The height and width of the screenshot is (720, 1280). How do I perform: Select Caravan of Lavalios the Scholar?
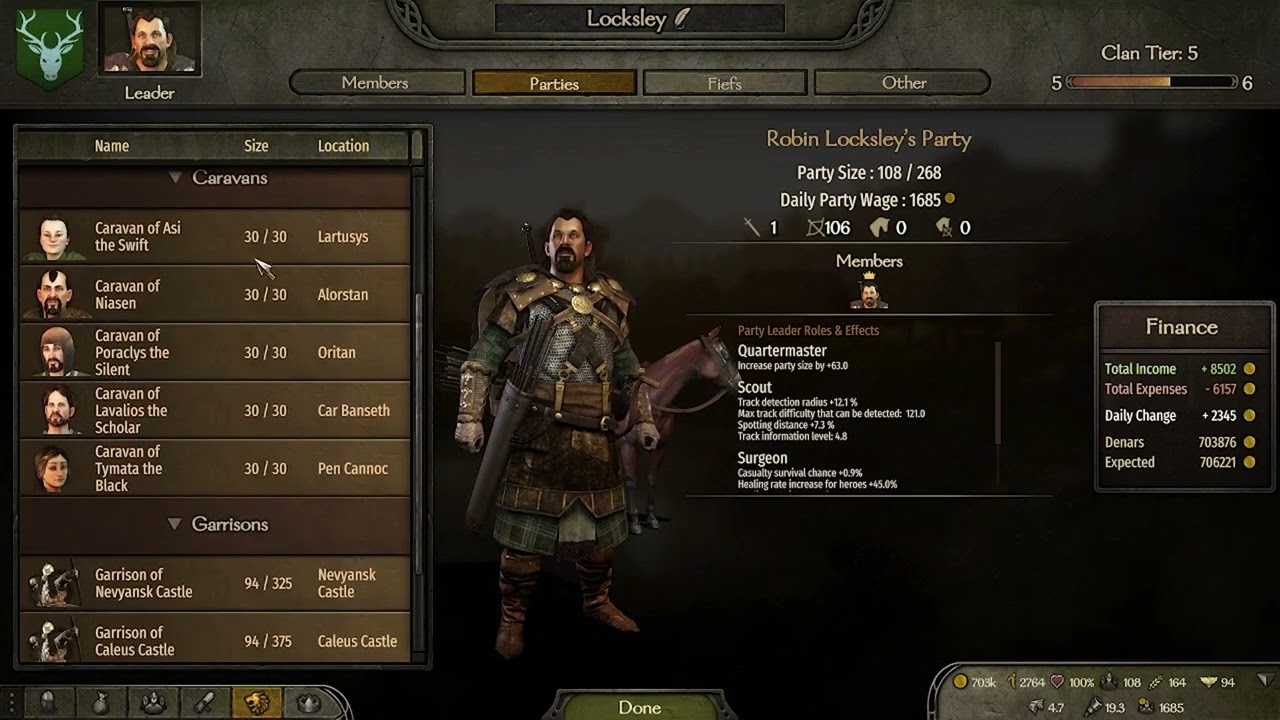tap(215, 411)
